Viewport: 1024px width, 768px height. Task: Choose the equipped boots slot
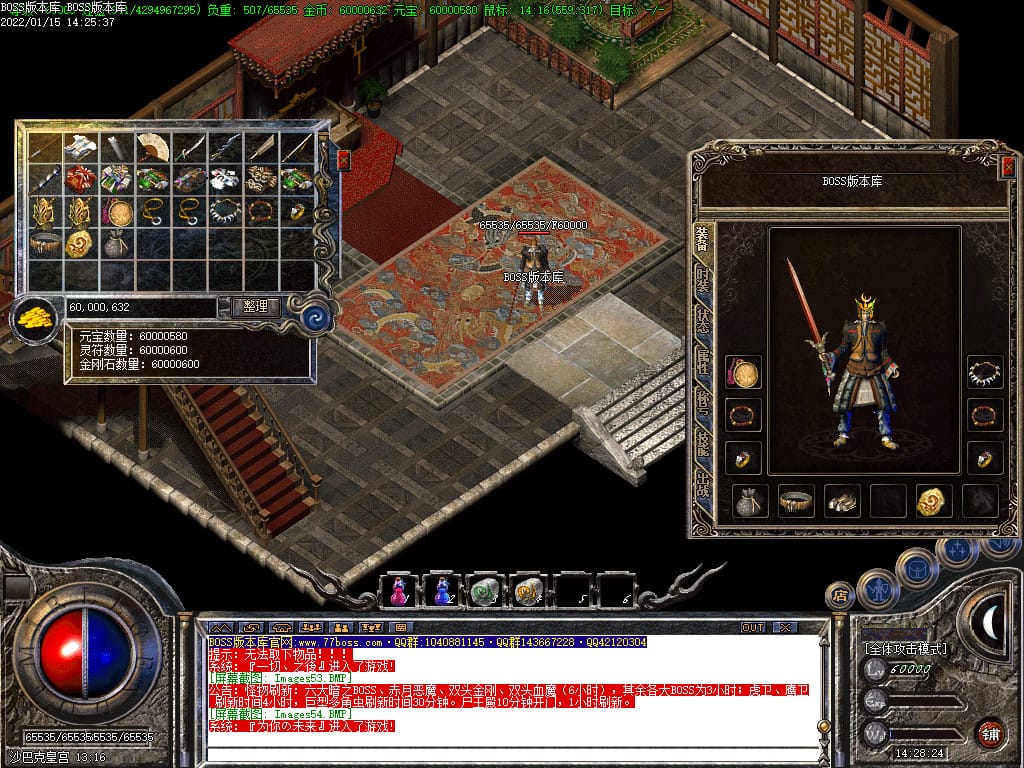click(842, 500)
